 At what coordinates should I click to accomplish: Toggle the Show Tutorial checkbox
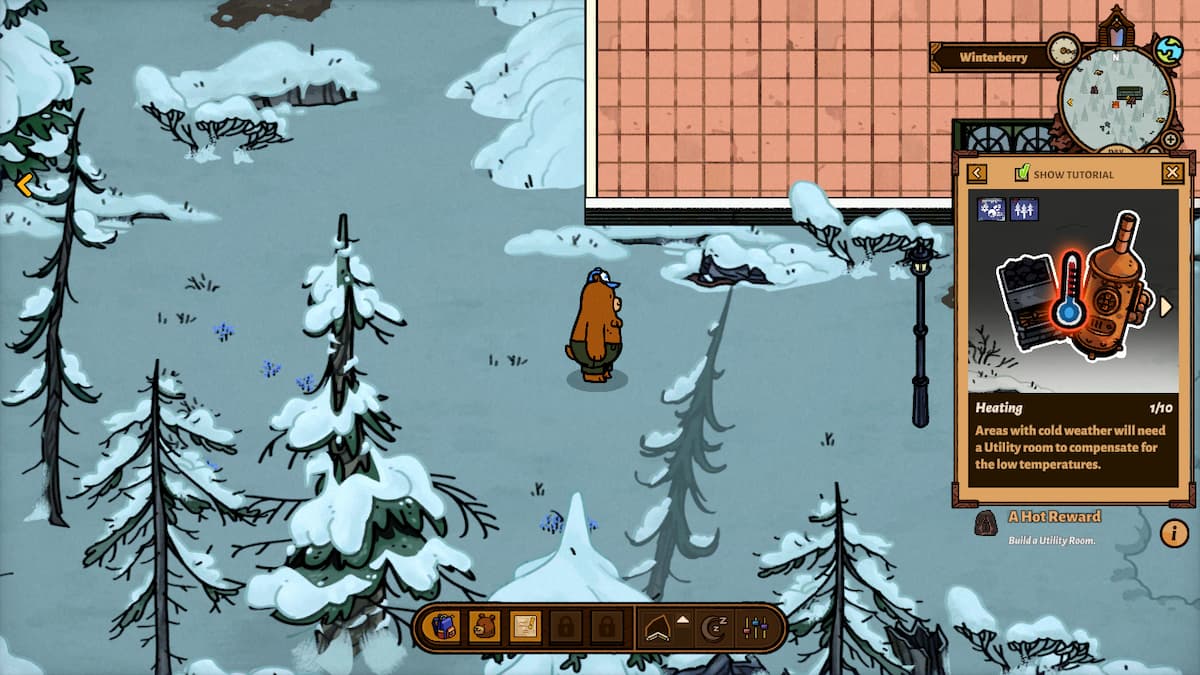click(x=1022, y=173)
